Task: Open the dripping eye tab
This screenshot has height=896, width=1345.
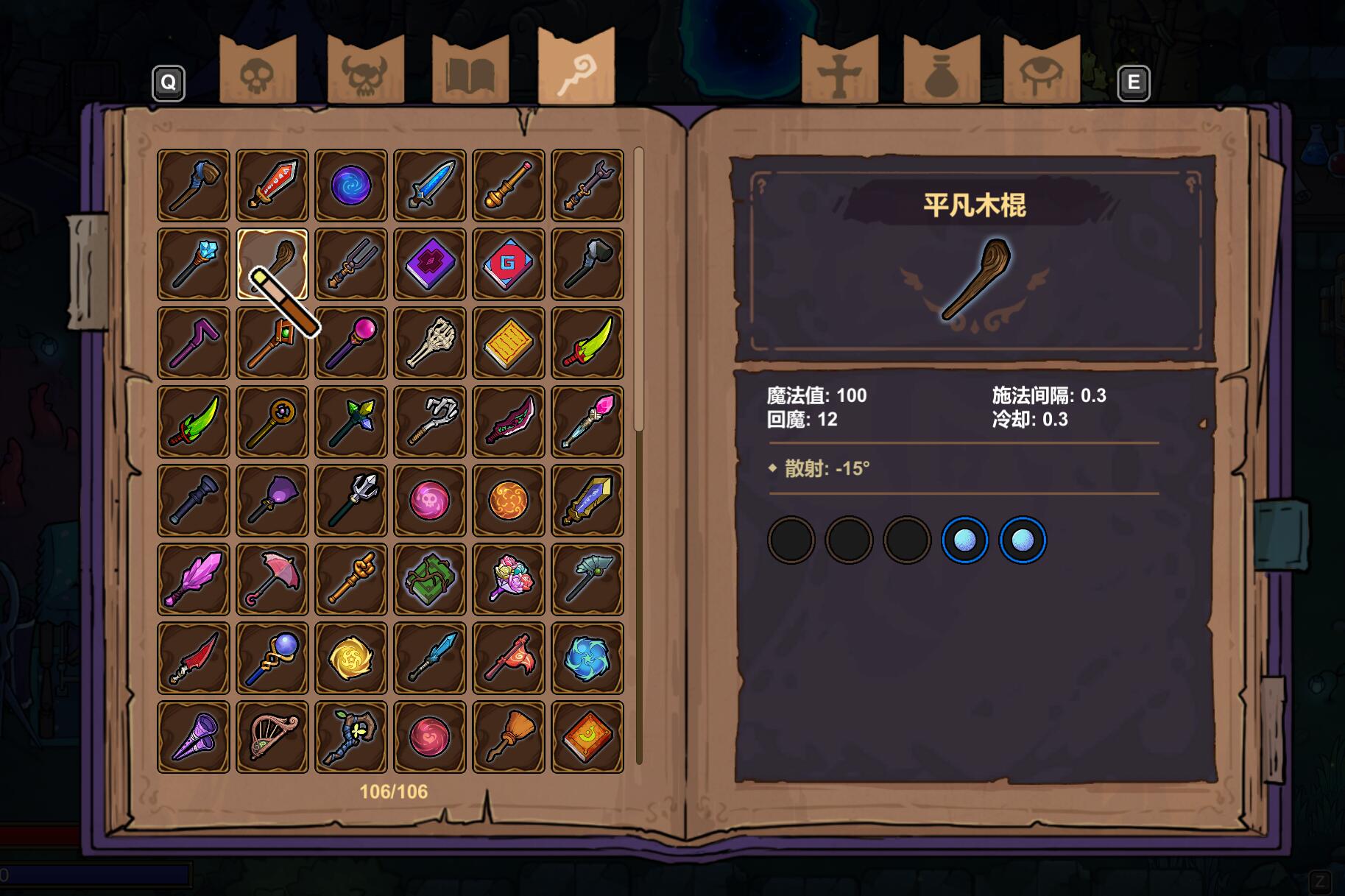Action: pyautogui.click(x=1041, y=71)
